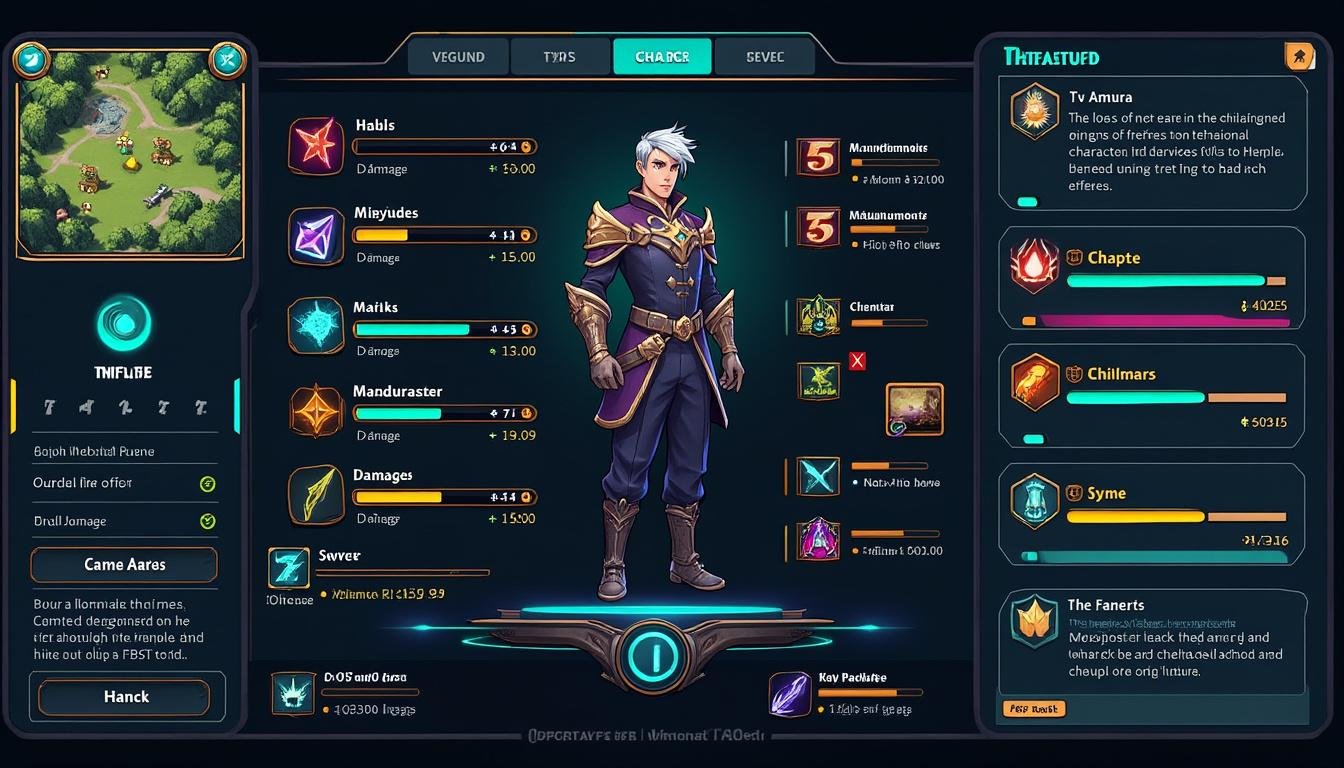
Task: Select the Chillmars list entry
Action: pyautogui.click(x=1152, y=396)
